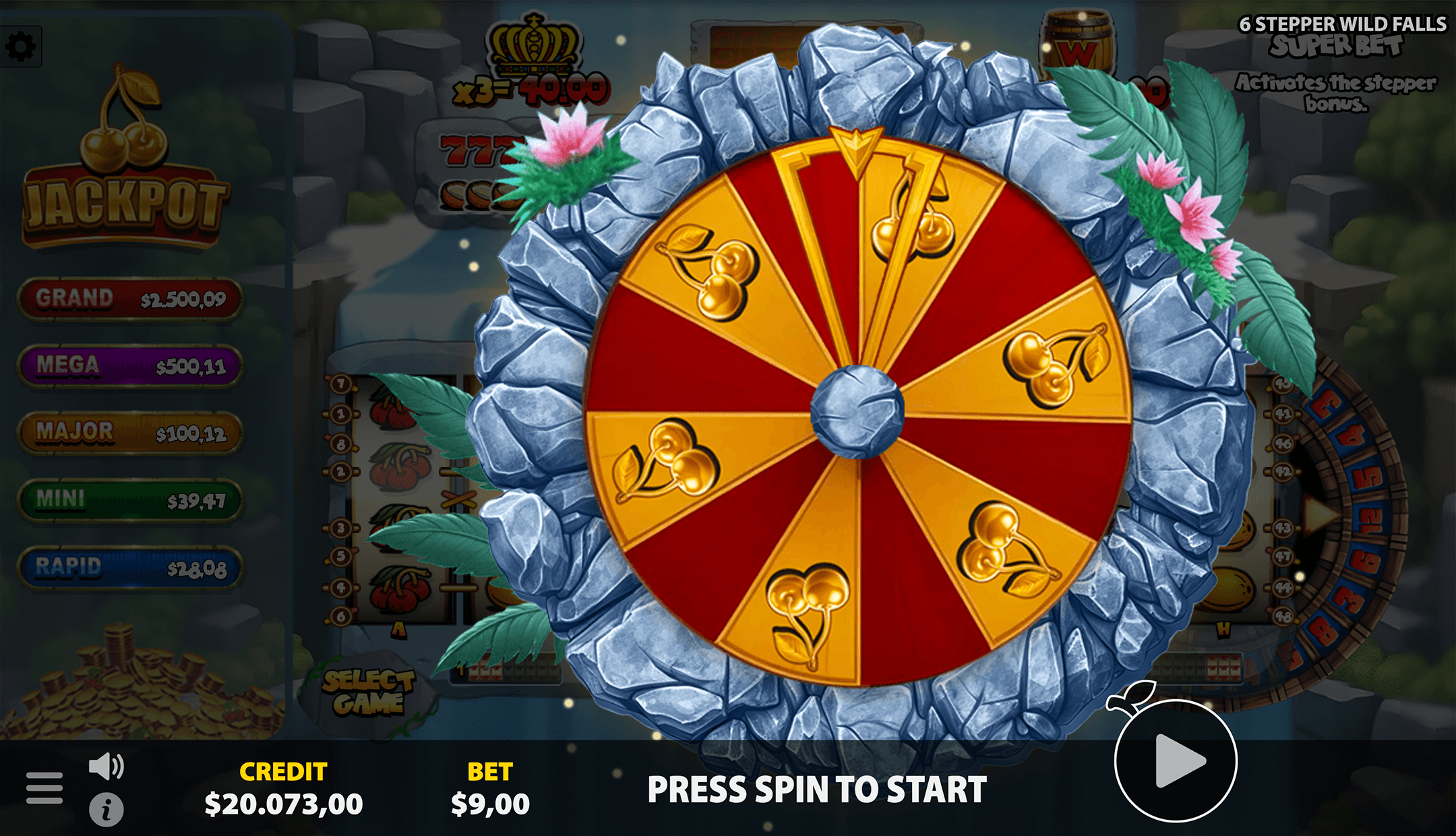1456x836 pixels.
Task: Open the gear settings icon
Action: click(21, 47)
